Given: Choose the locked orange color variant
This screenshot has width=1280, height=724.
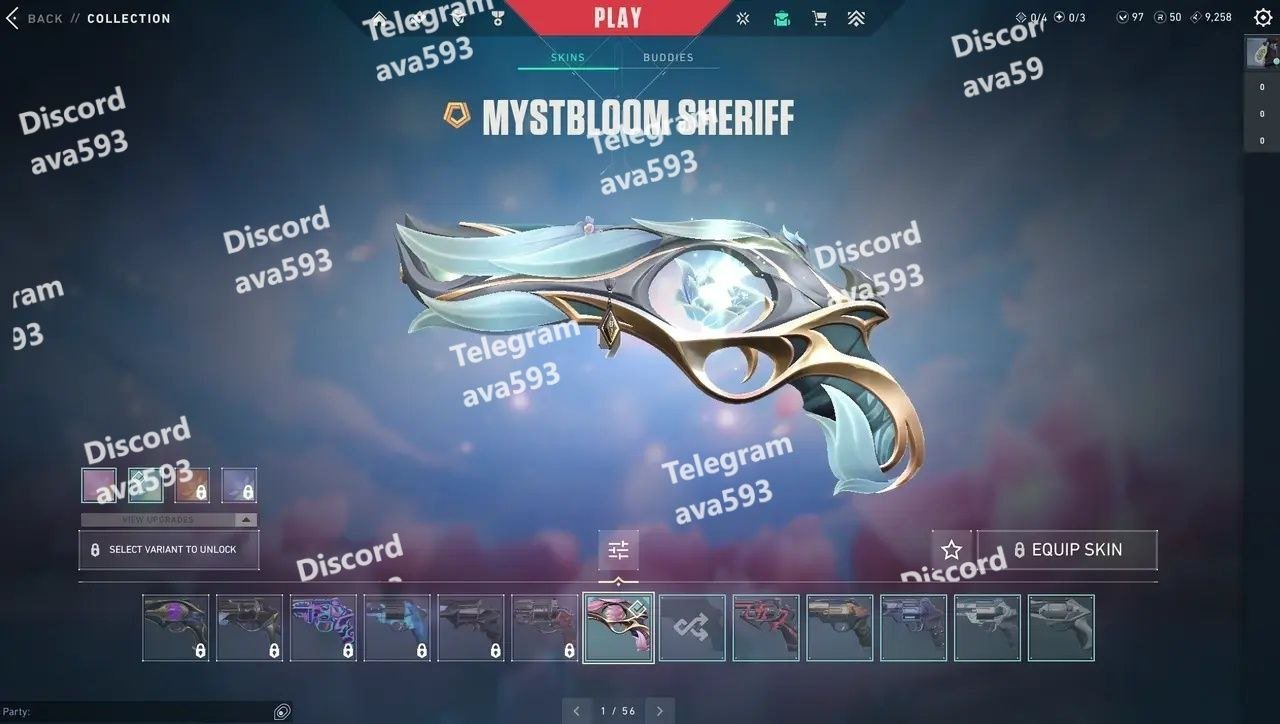Looking at the screenshot, I should tap(193, 485).
